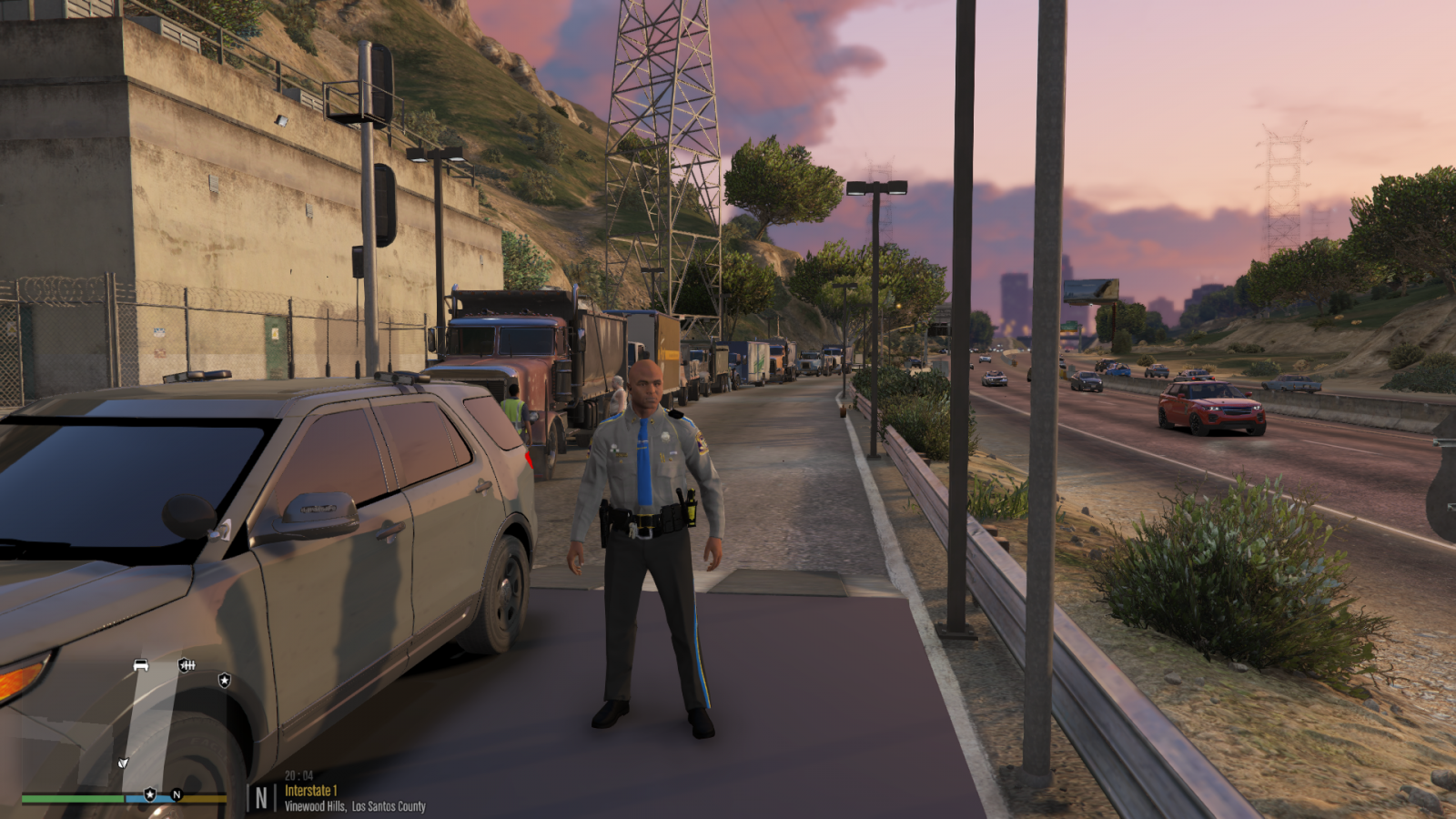Image resolution: width=1456 pixels, height=819 pixels.
Task: Select the barred shield jail blip
Action: tap(187, 665)
